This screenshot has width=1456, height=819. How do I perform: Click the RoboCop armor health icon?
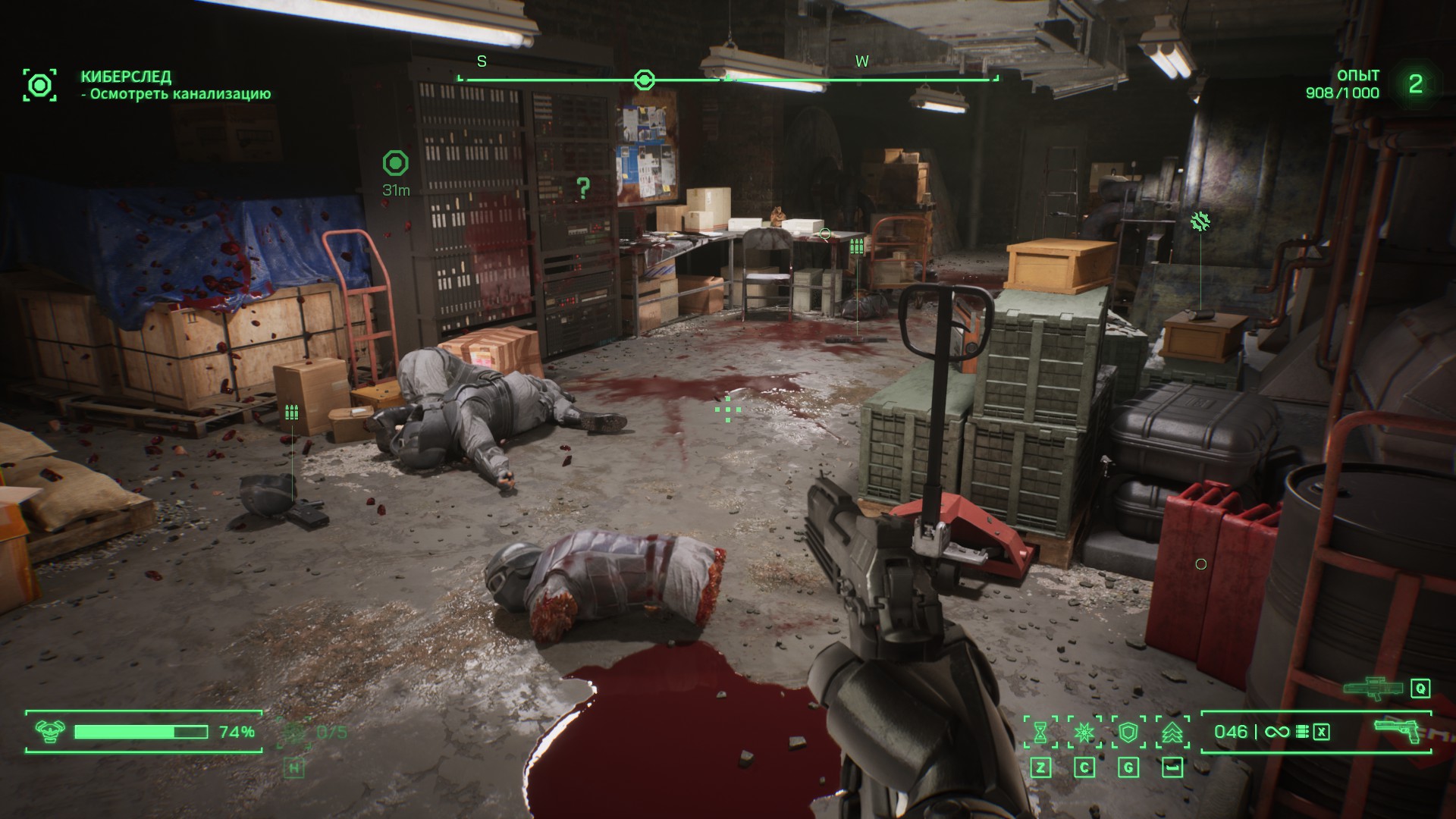(50, 732)
